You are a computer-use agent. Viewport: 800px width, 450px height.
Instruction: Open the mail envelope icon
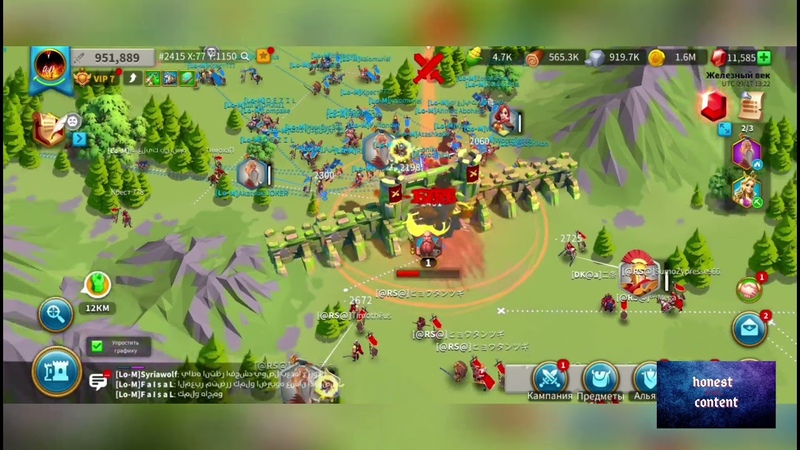pos(749,329)
